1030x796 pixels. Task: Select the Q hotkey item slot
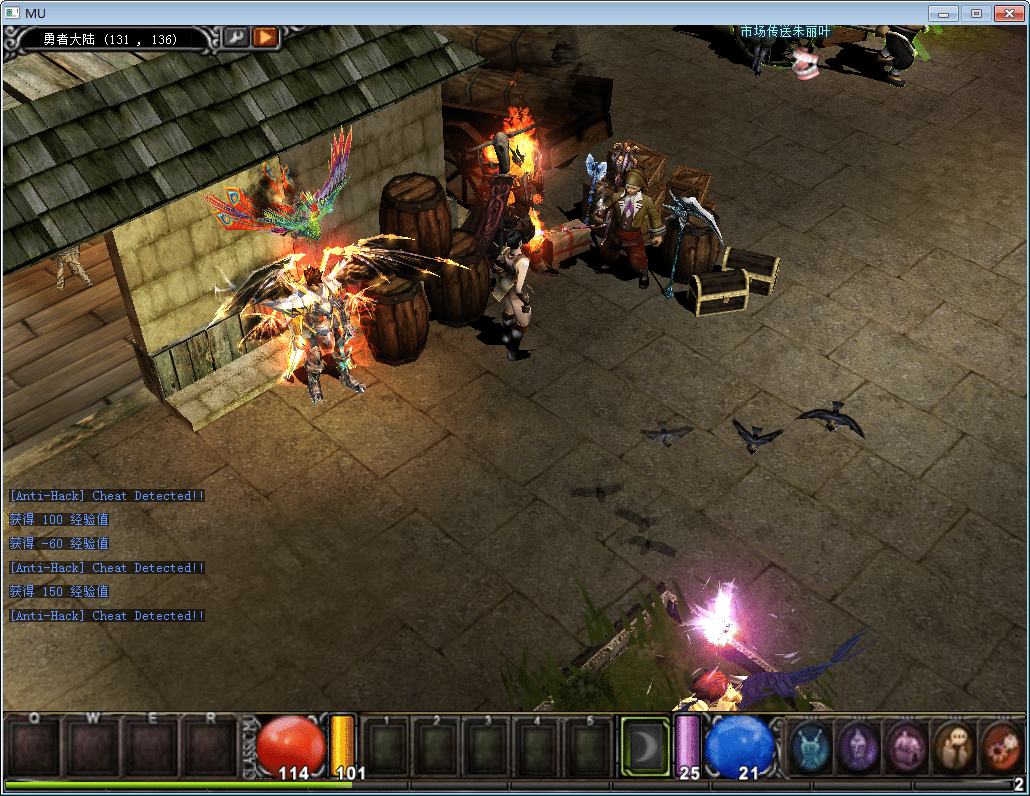tap(34, 748)
